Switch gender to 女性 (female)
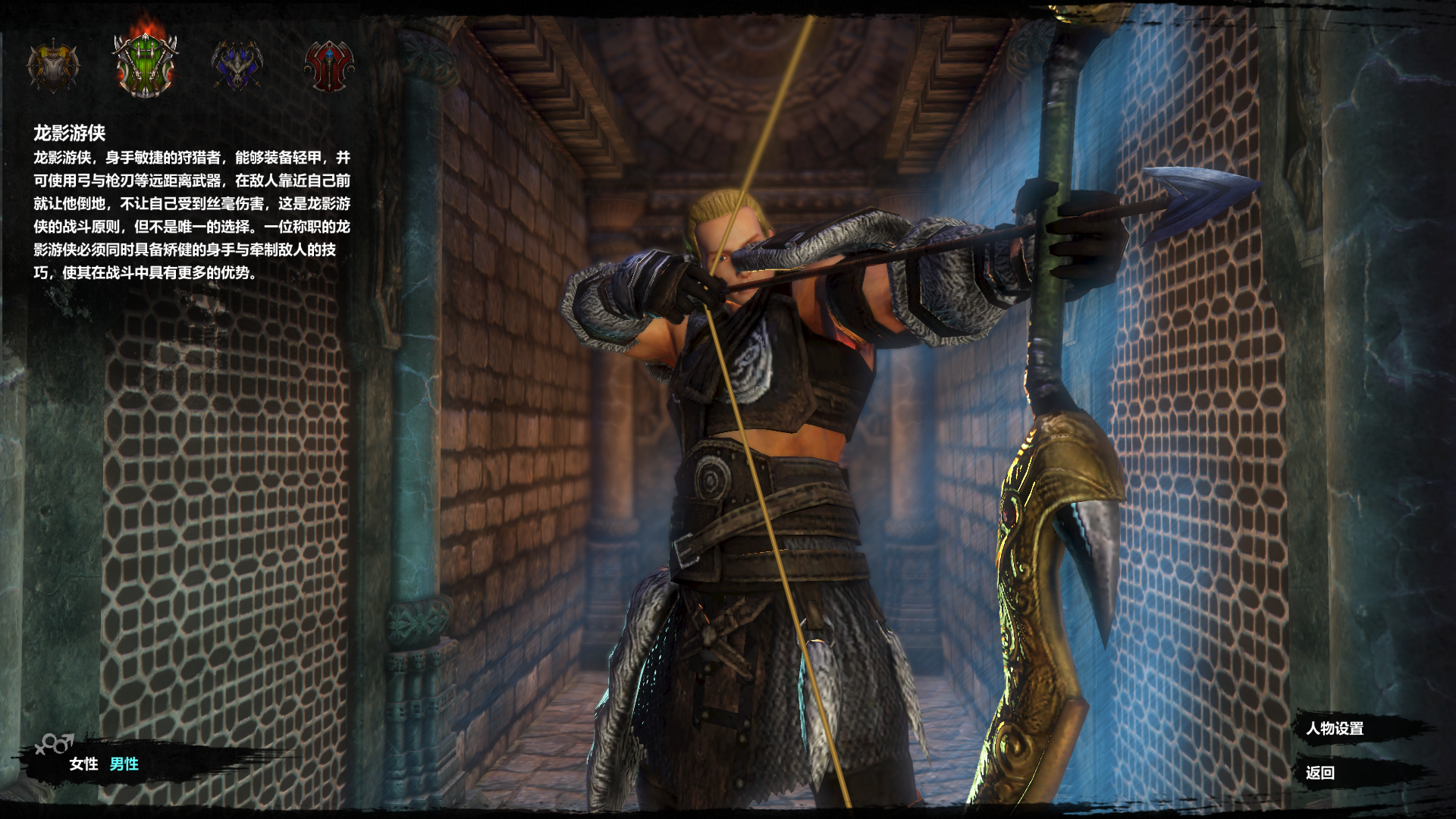Viewport: 1456px width, 819px height. (83, 764)
